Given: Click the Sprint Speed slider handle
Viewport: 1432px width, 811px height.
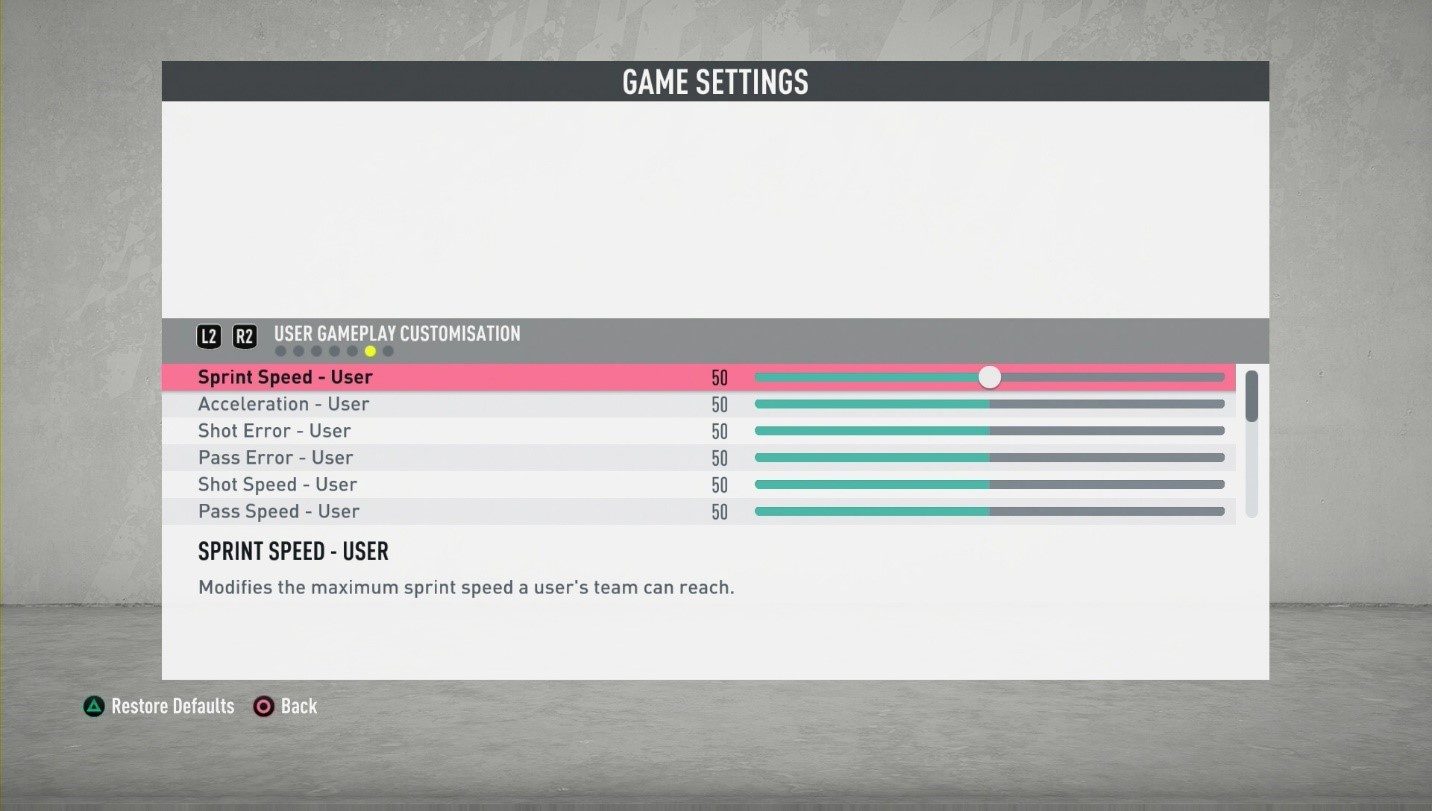Looking at the screenshot, I should pos(989,377).
